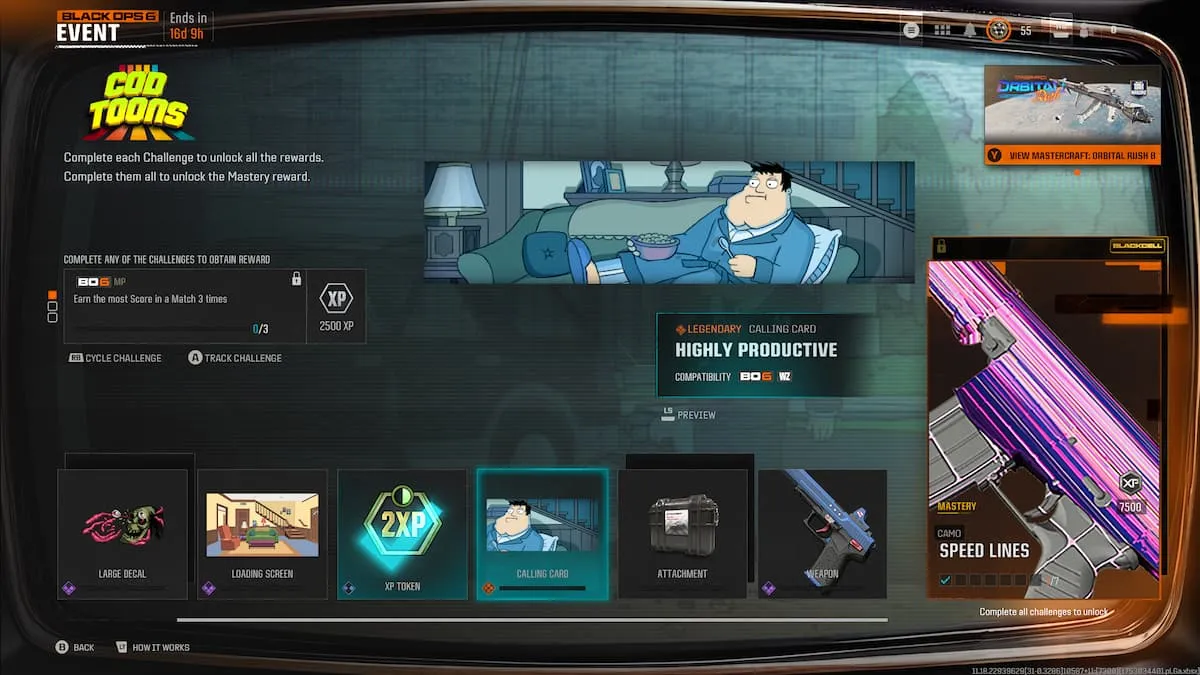Activate Track Challenge
This screenshot has height=675, width=1200.
[236, 358]
